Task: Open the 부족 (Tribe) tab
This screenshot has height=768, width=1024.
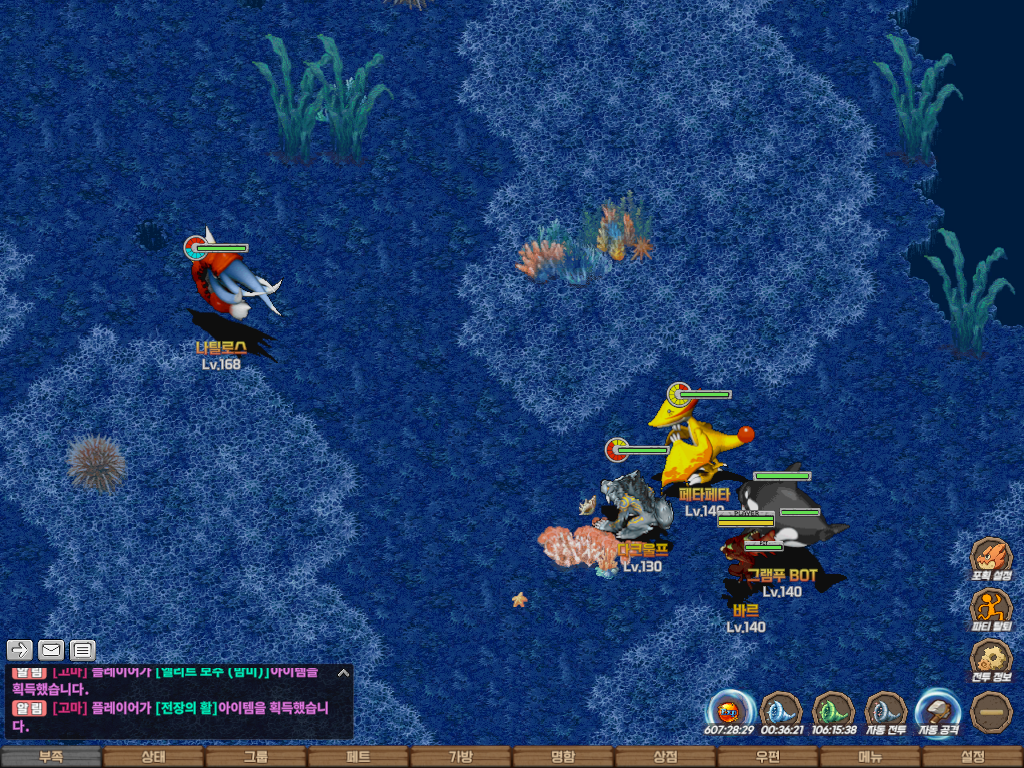Action: [51, 757]
